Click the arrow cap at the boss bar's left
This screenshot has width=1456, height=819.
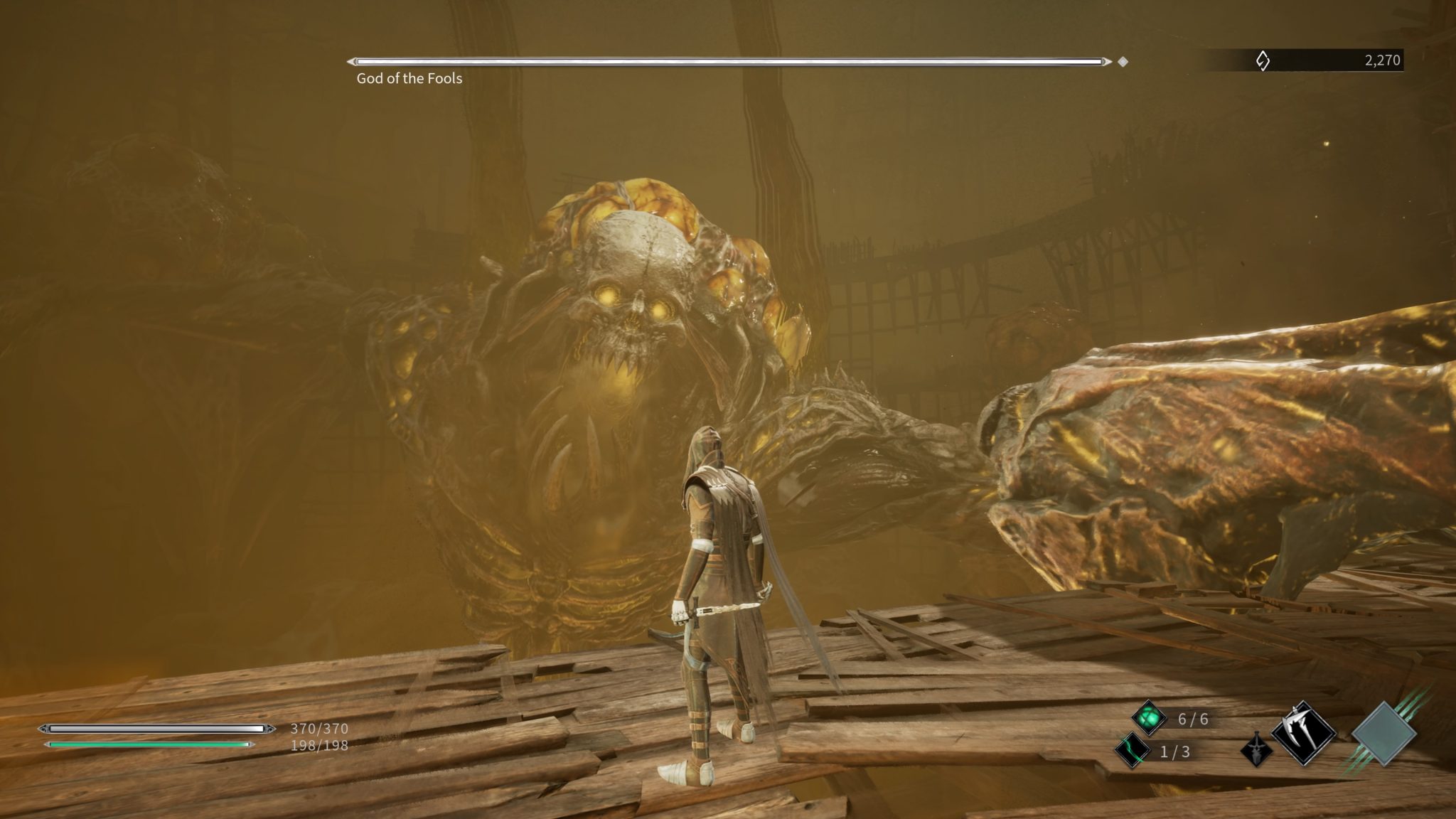click(353, 62)
